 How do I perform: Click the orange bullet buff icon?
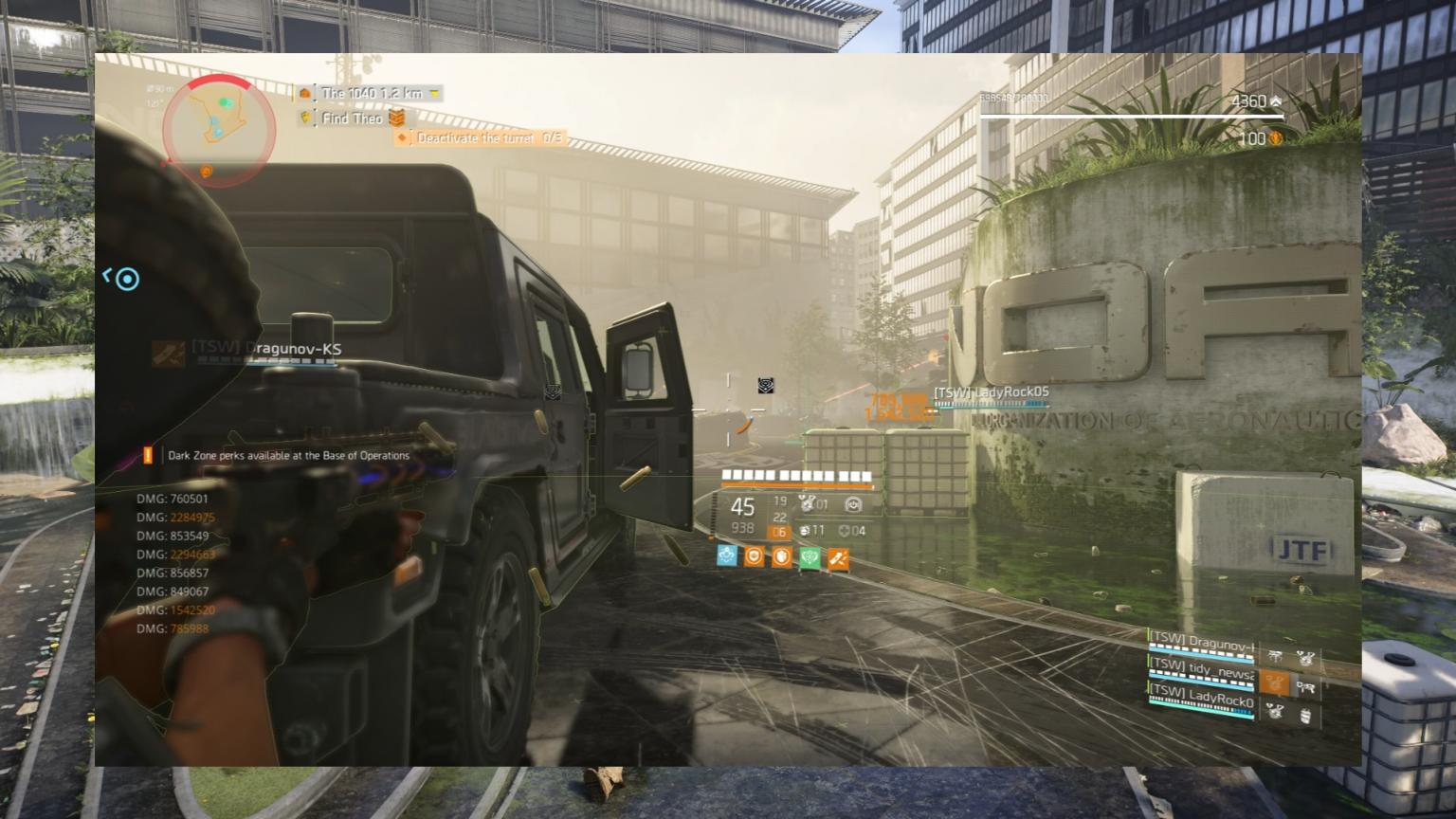point(838,559)
